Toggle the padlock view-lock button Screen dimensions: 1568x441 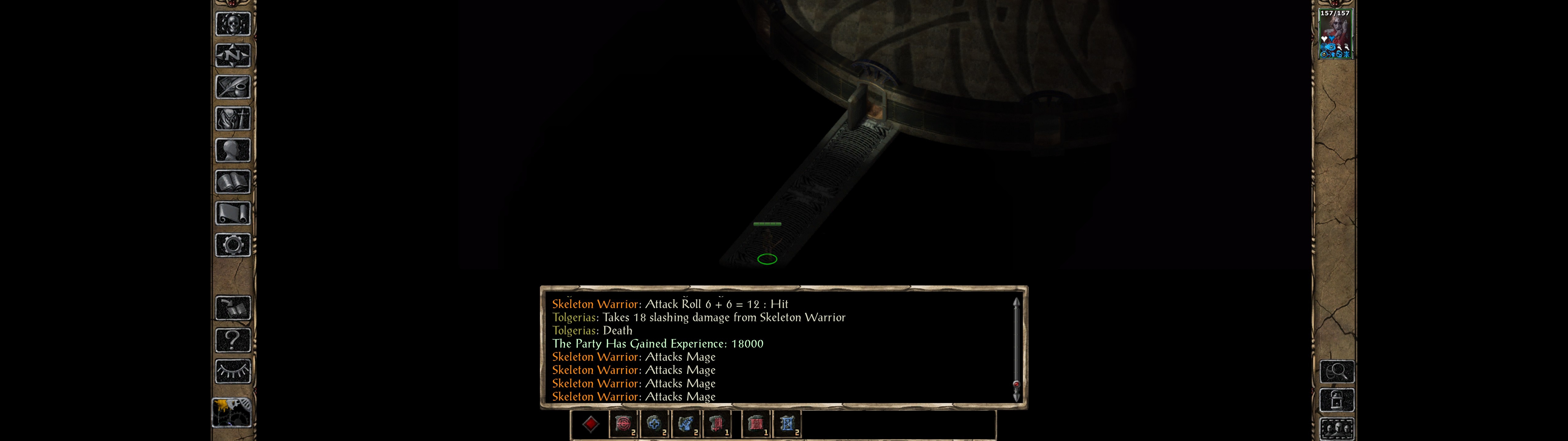[1337, 400]
